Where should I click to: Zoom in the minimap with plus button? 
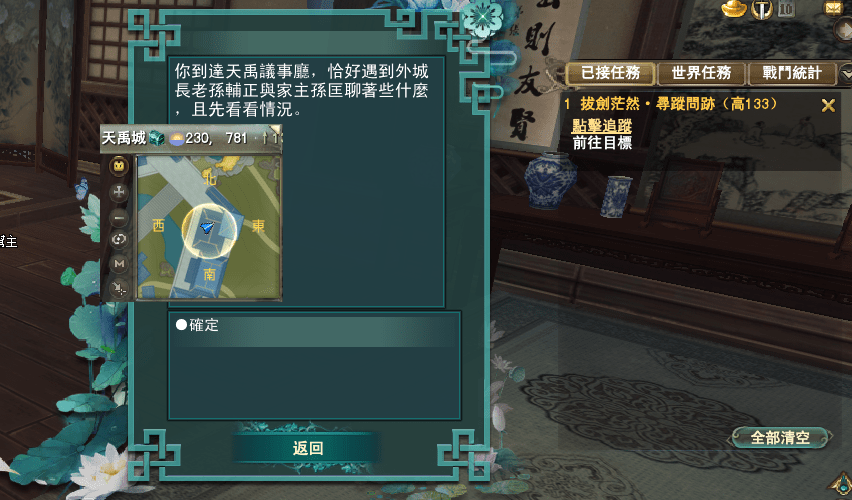(x=119, y=190)
